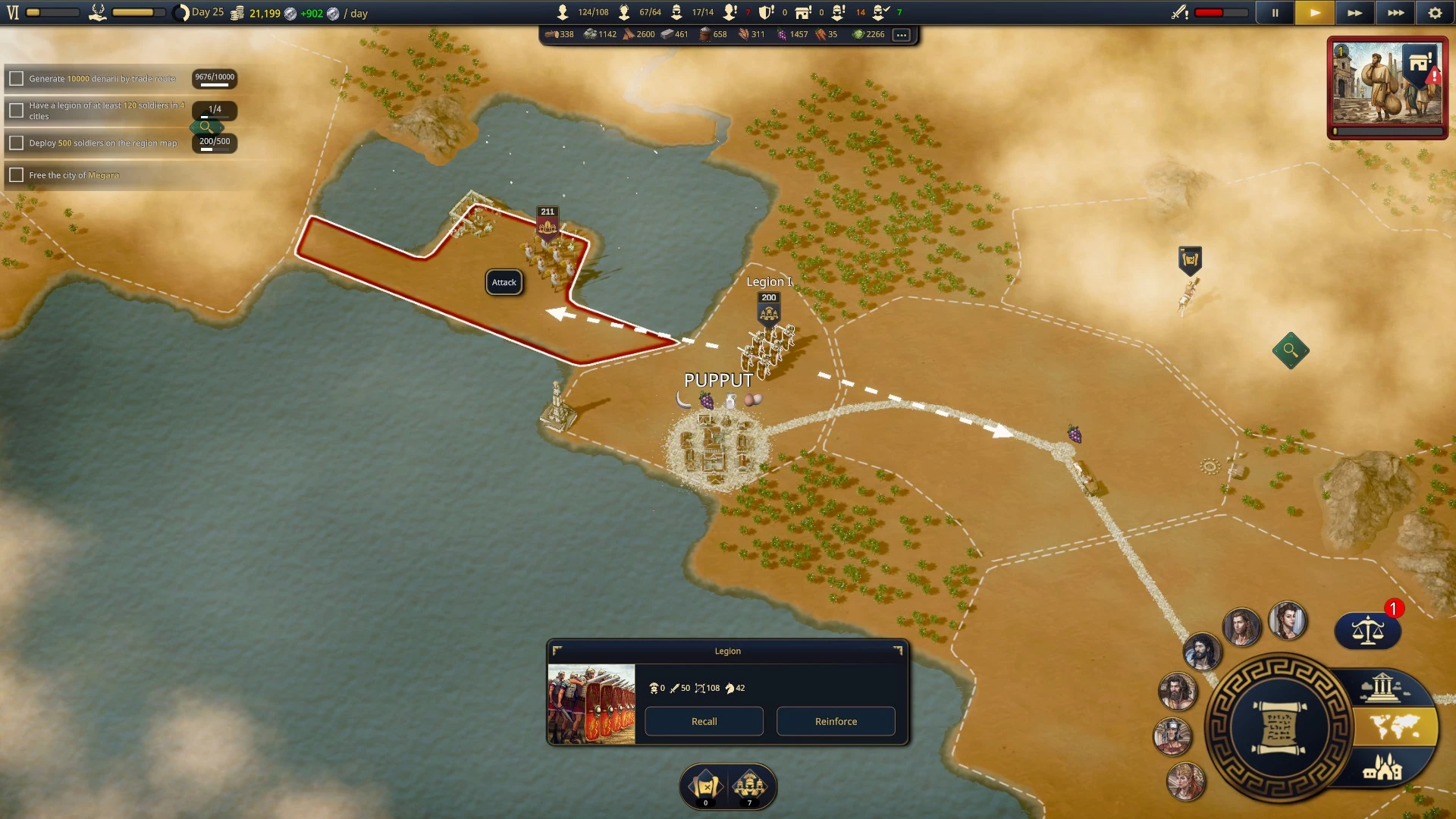Reinforce the selected legion
The image size is (1456, 819).
click(836, 721)
